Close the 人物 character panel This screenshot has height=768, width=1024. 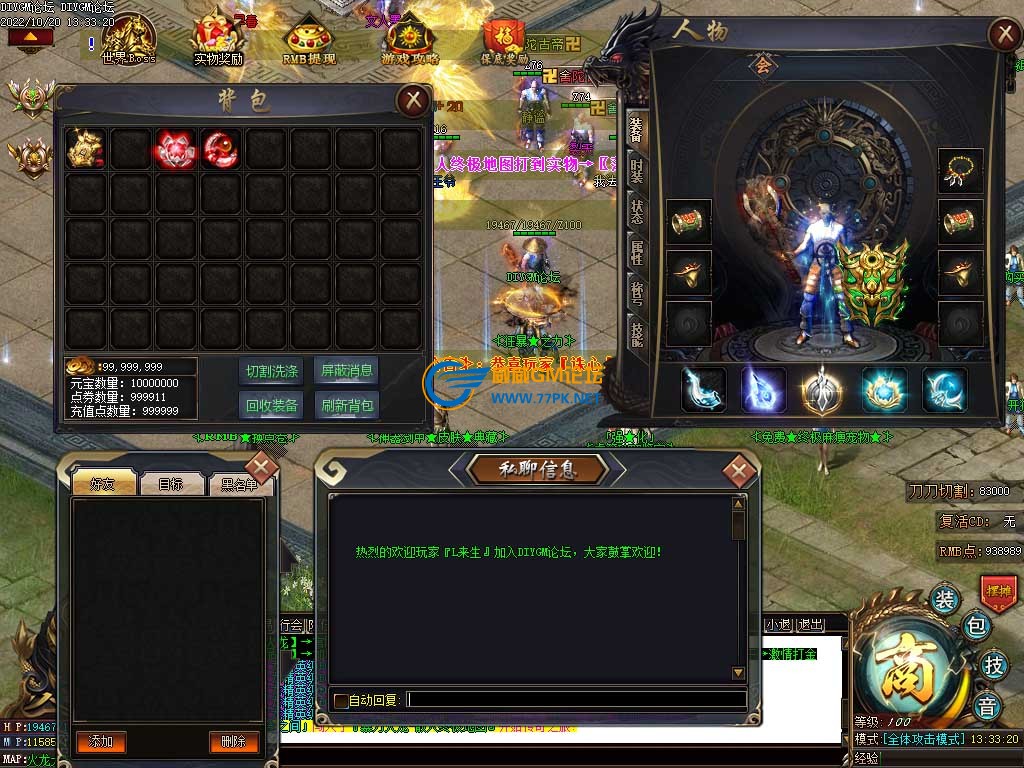point(1003,35)
